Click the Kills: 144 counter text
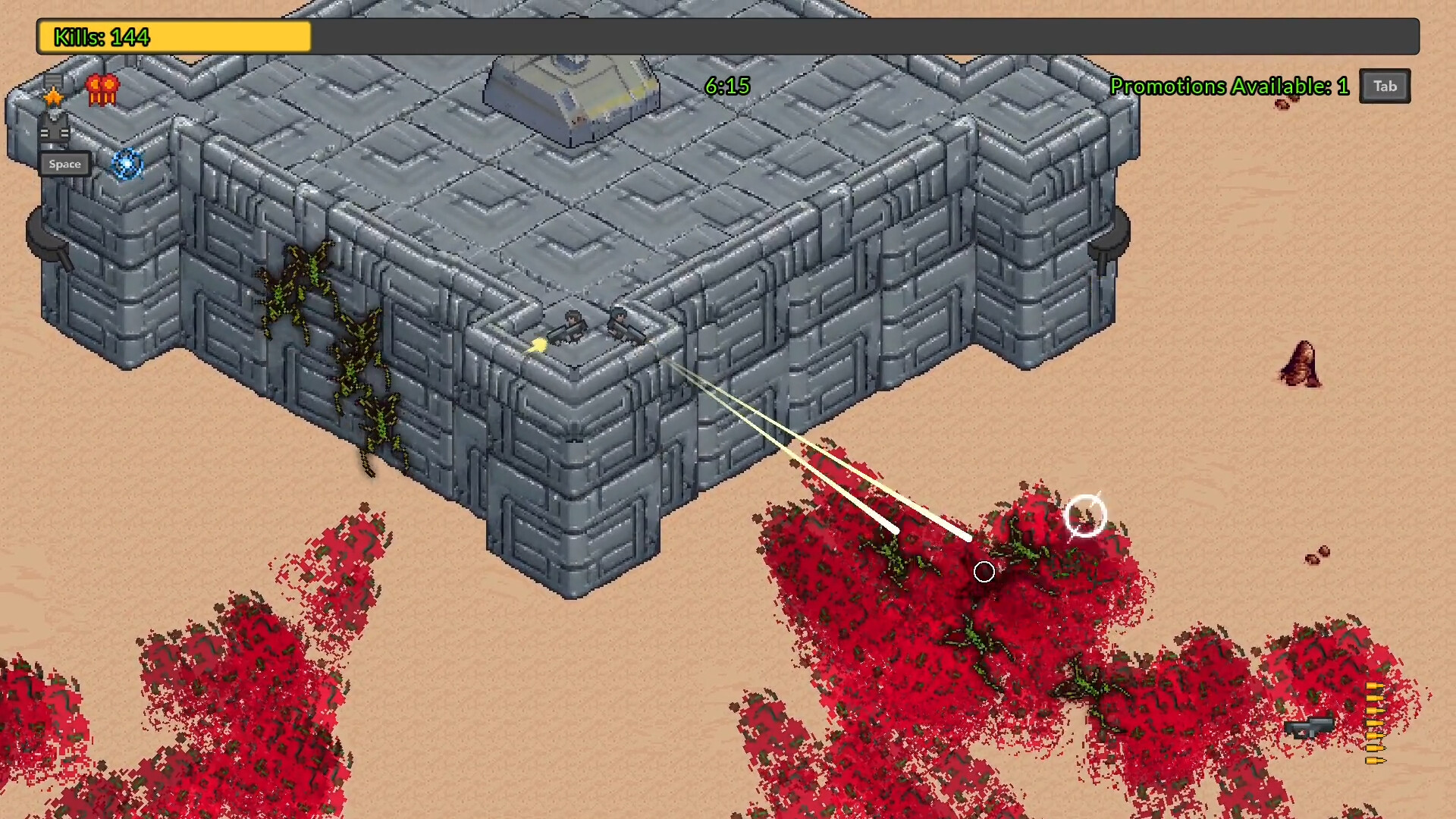1456x819 pixels. tap(102, 36)
